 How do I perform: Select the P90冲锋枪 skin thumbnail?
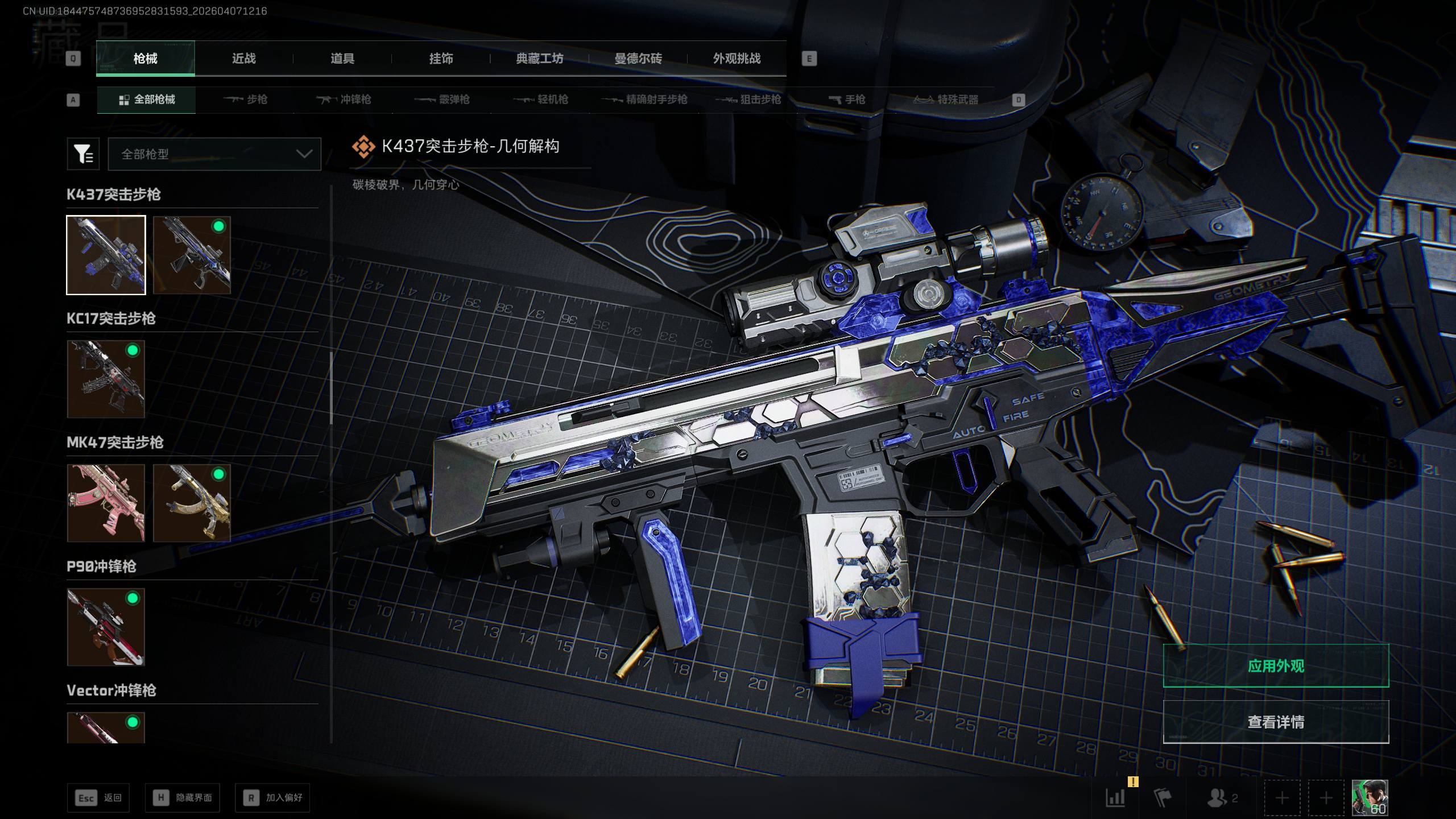coord(106,627)
